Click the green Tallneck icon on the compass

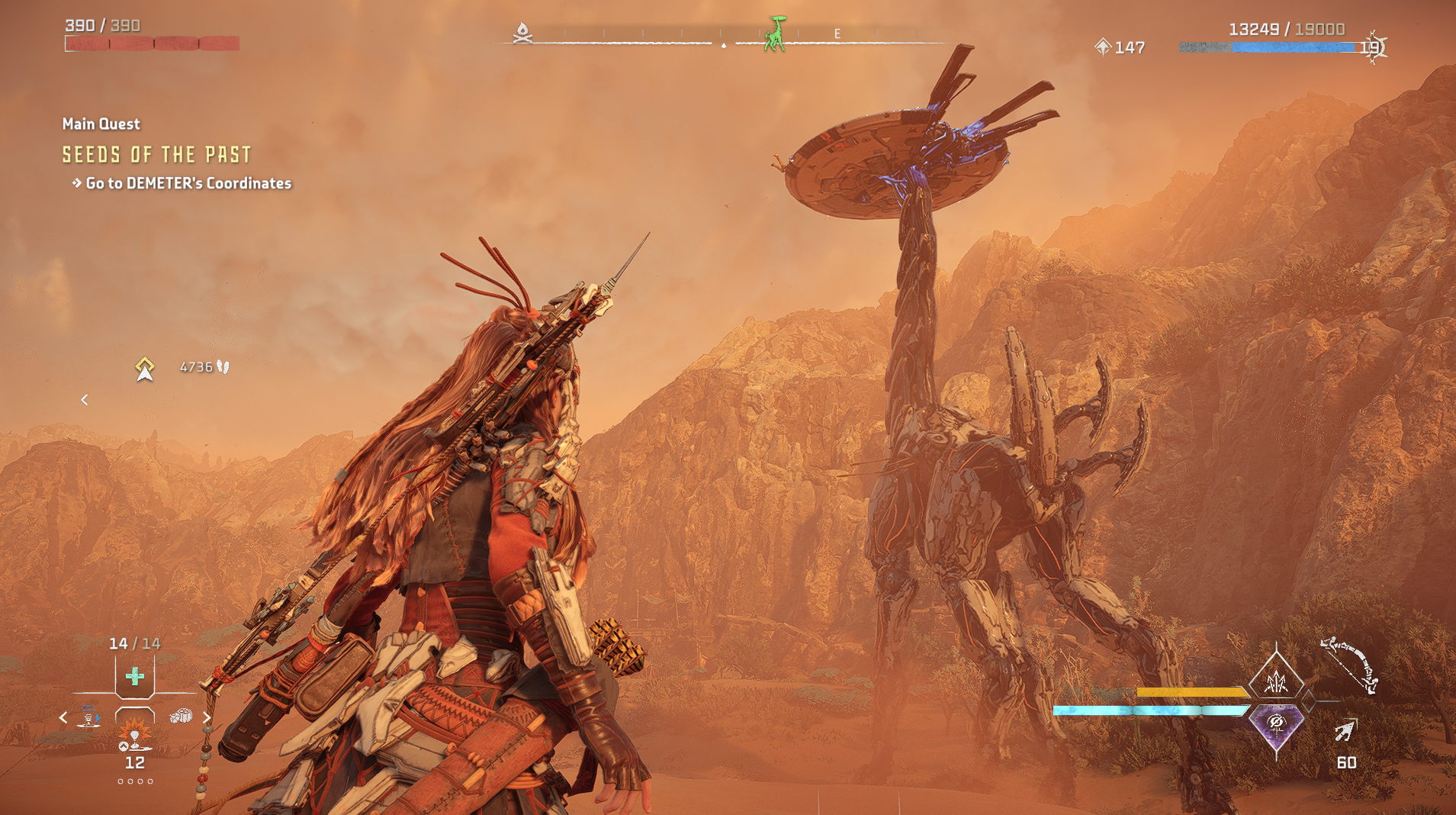(776, 34)
